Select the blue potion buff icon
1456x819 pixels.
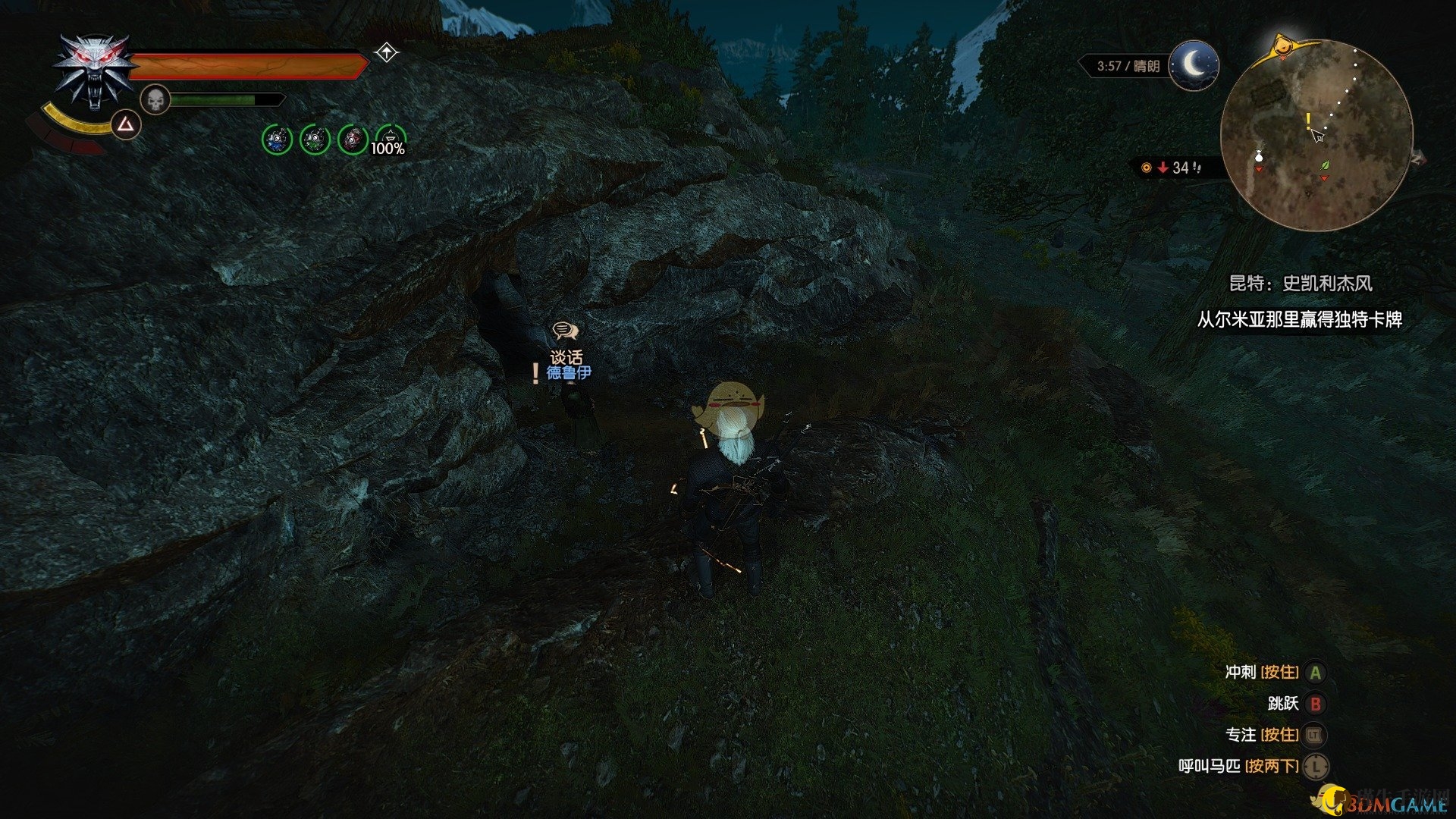(277, 140)
